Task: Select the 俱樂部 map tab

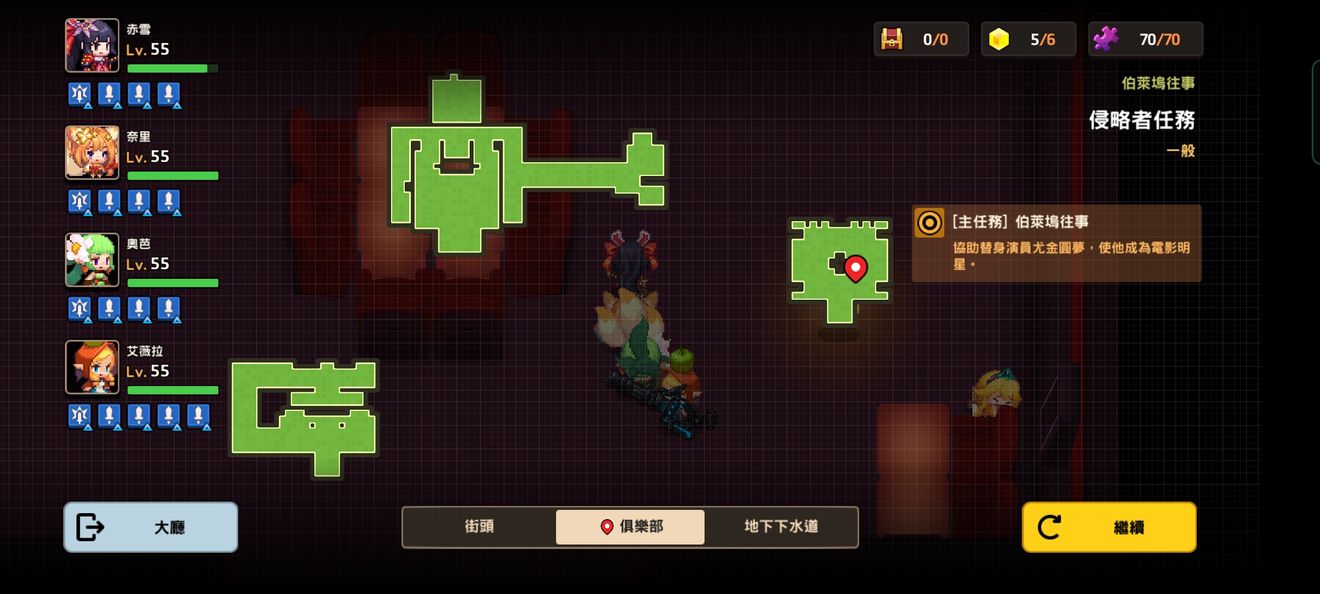Action: (x=630, y=526)
